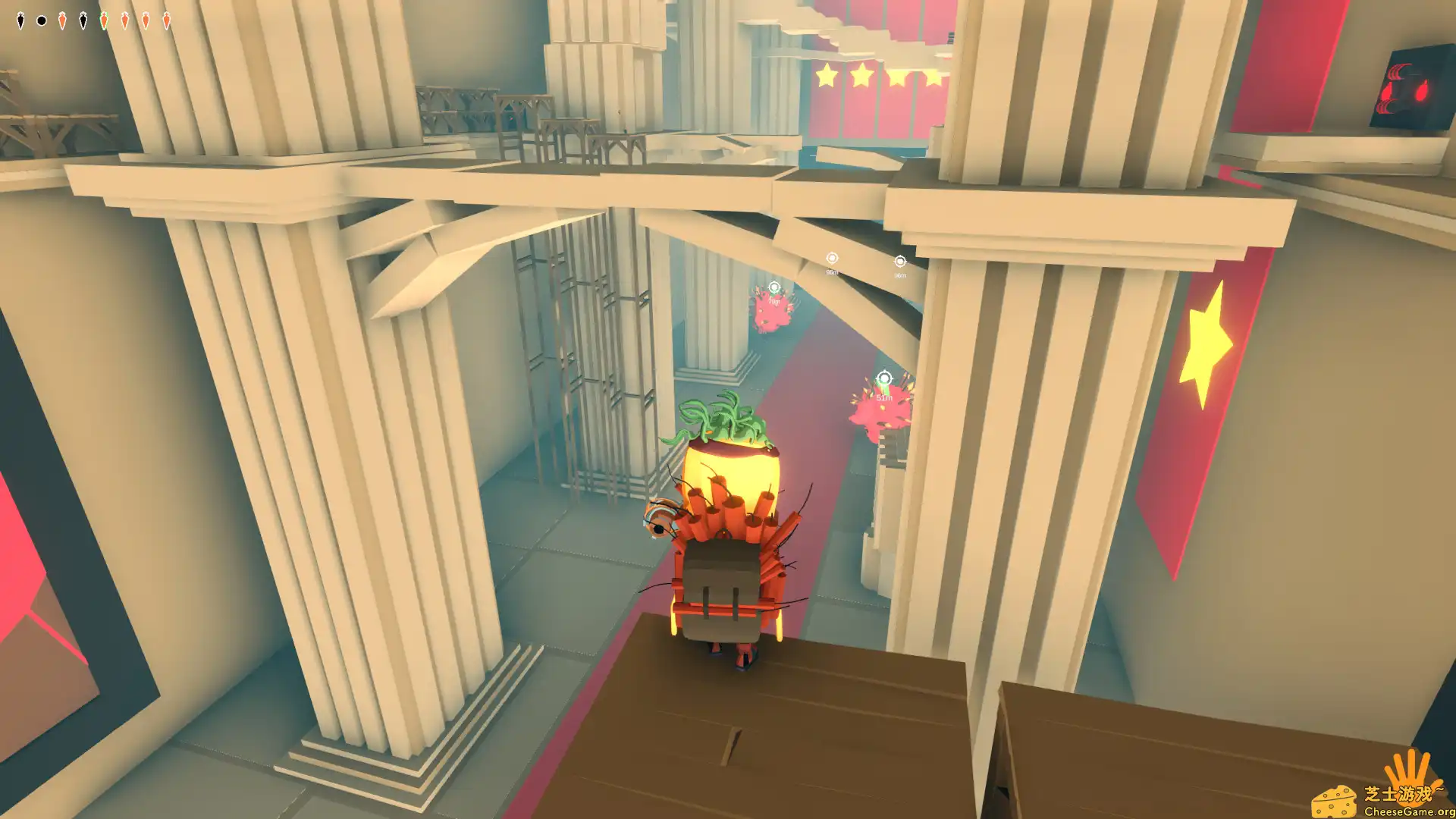The image size is (1456, 819).
Task: Click the leftmost 96m target marker
Action: coord(833,258)
